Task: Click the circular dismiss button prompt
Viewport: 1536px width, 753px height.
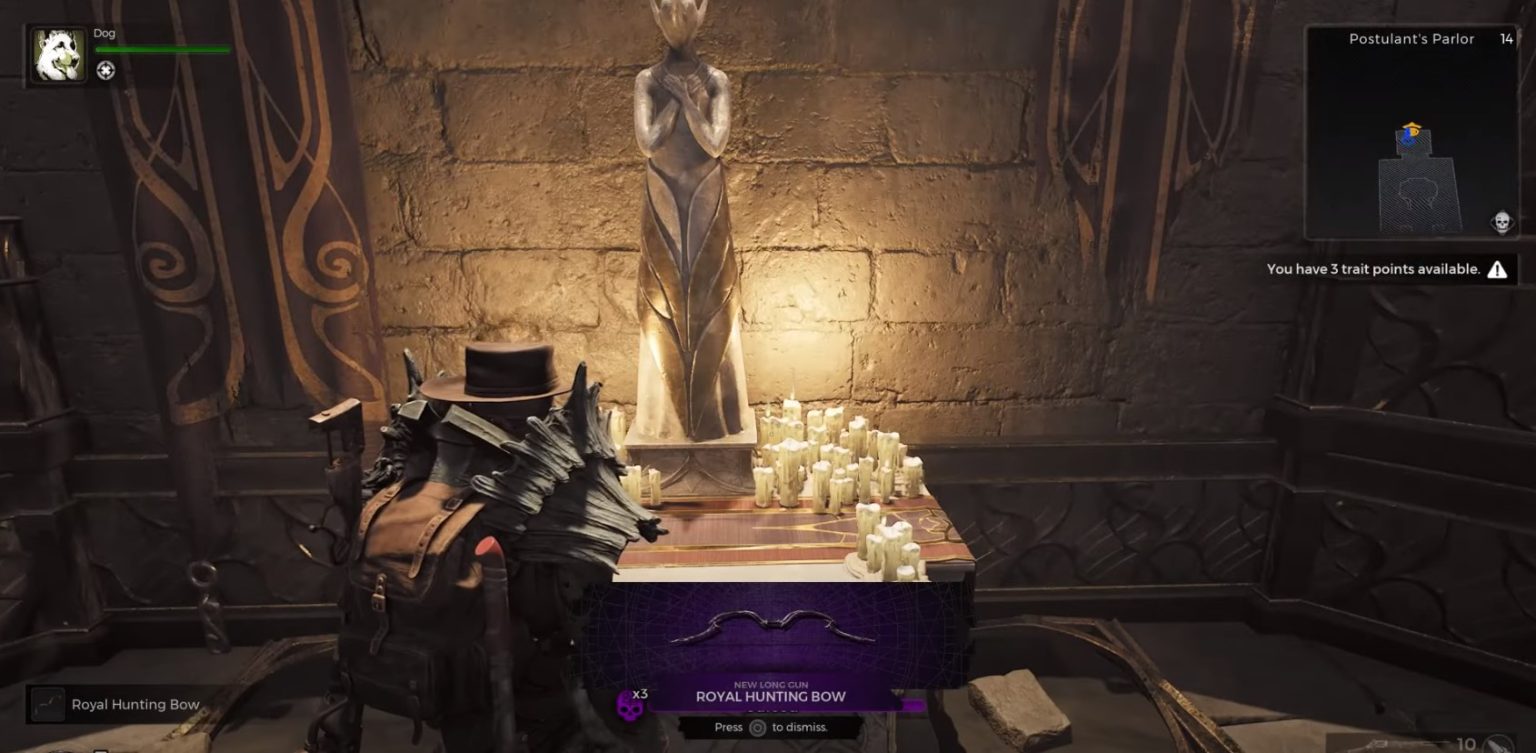Action: [x=759, y=727]
